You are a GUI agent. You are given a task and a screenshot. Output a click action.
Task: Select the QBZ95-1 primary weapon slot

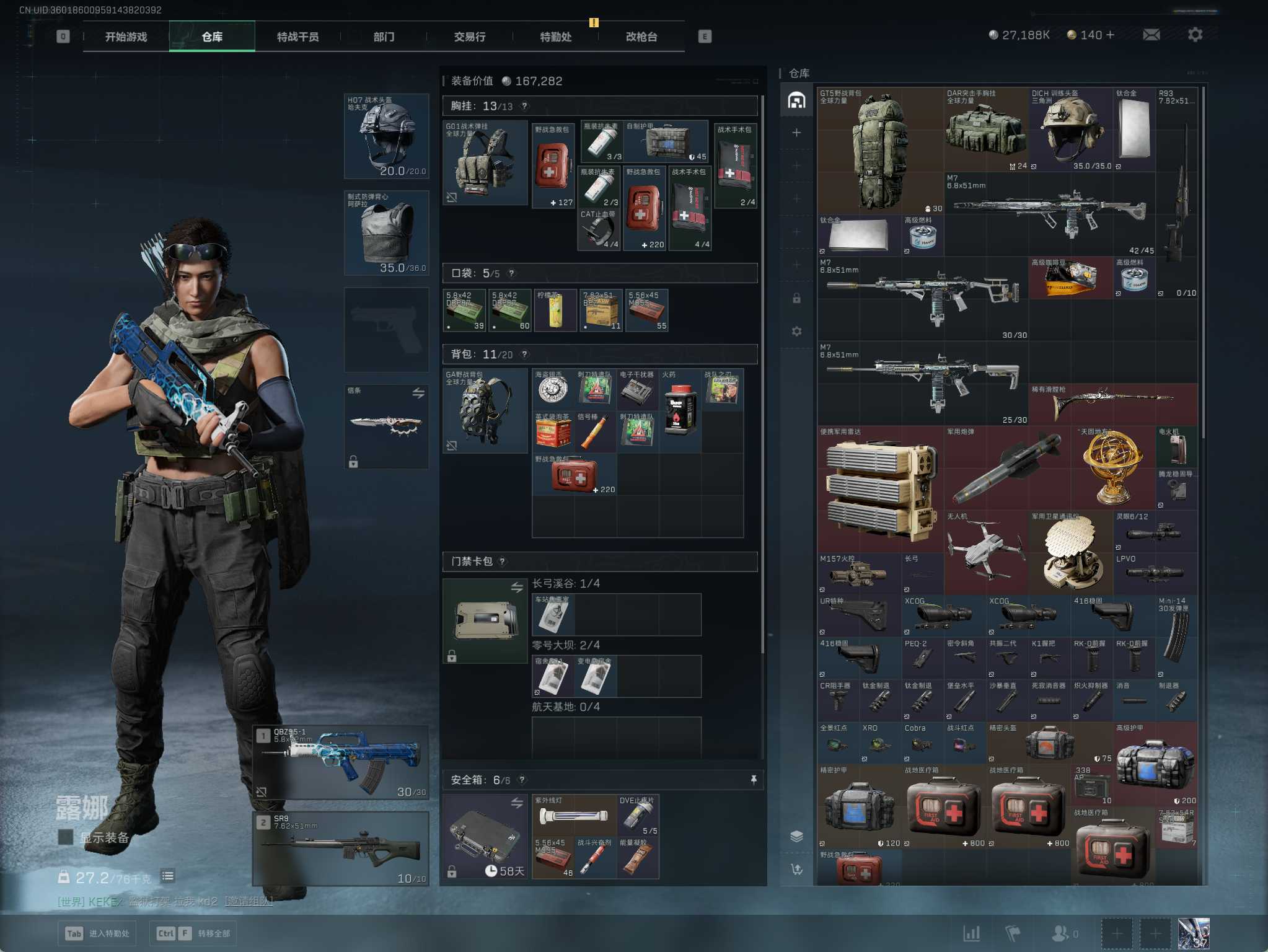[340, 762]
